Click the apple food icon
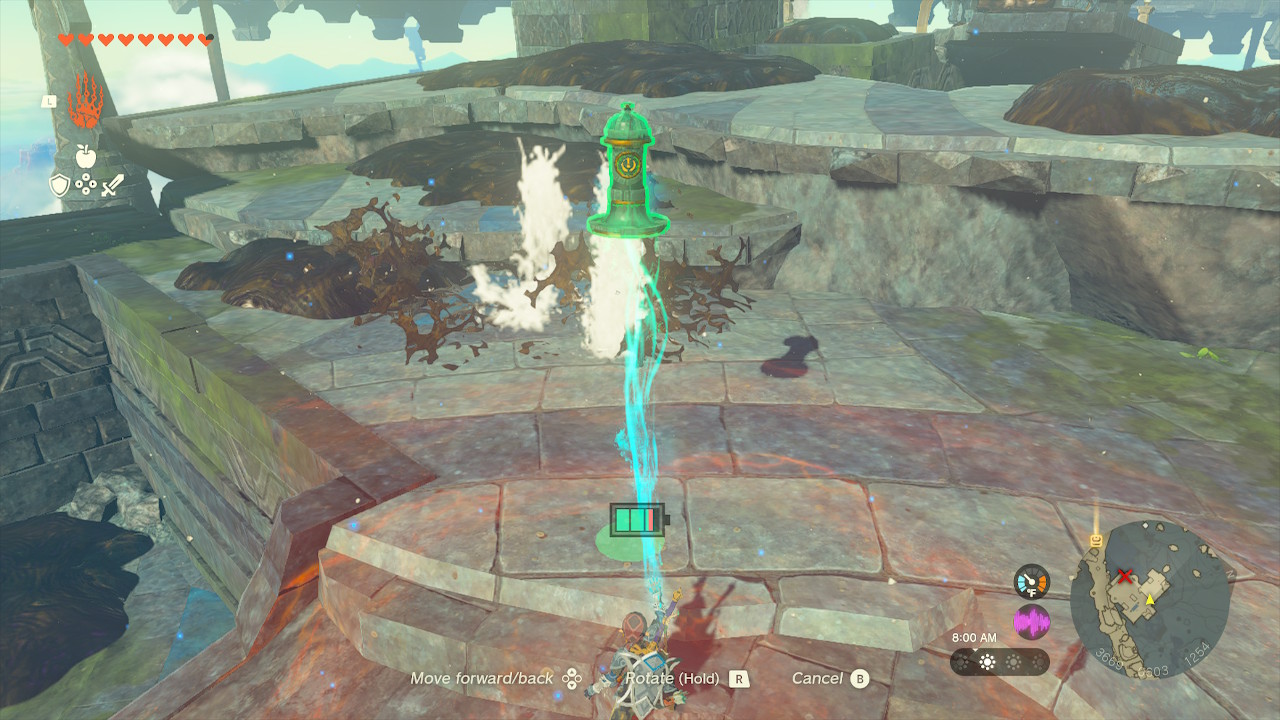 [86, 156]
